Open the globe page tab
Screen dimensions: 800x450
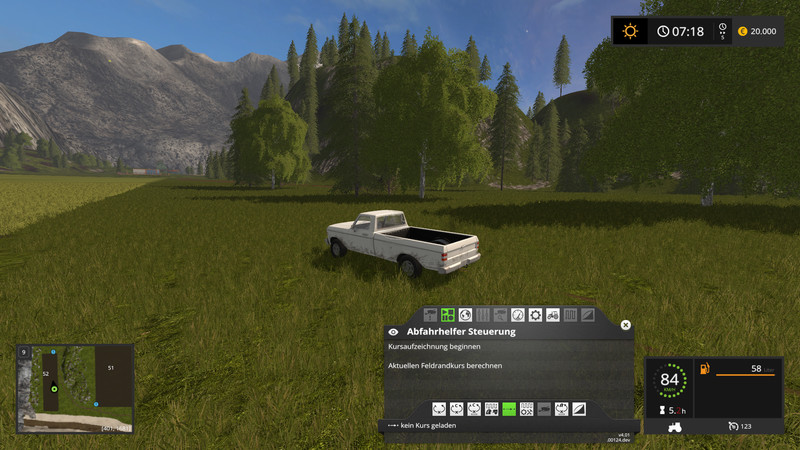point(465,315)
